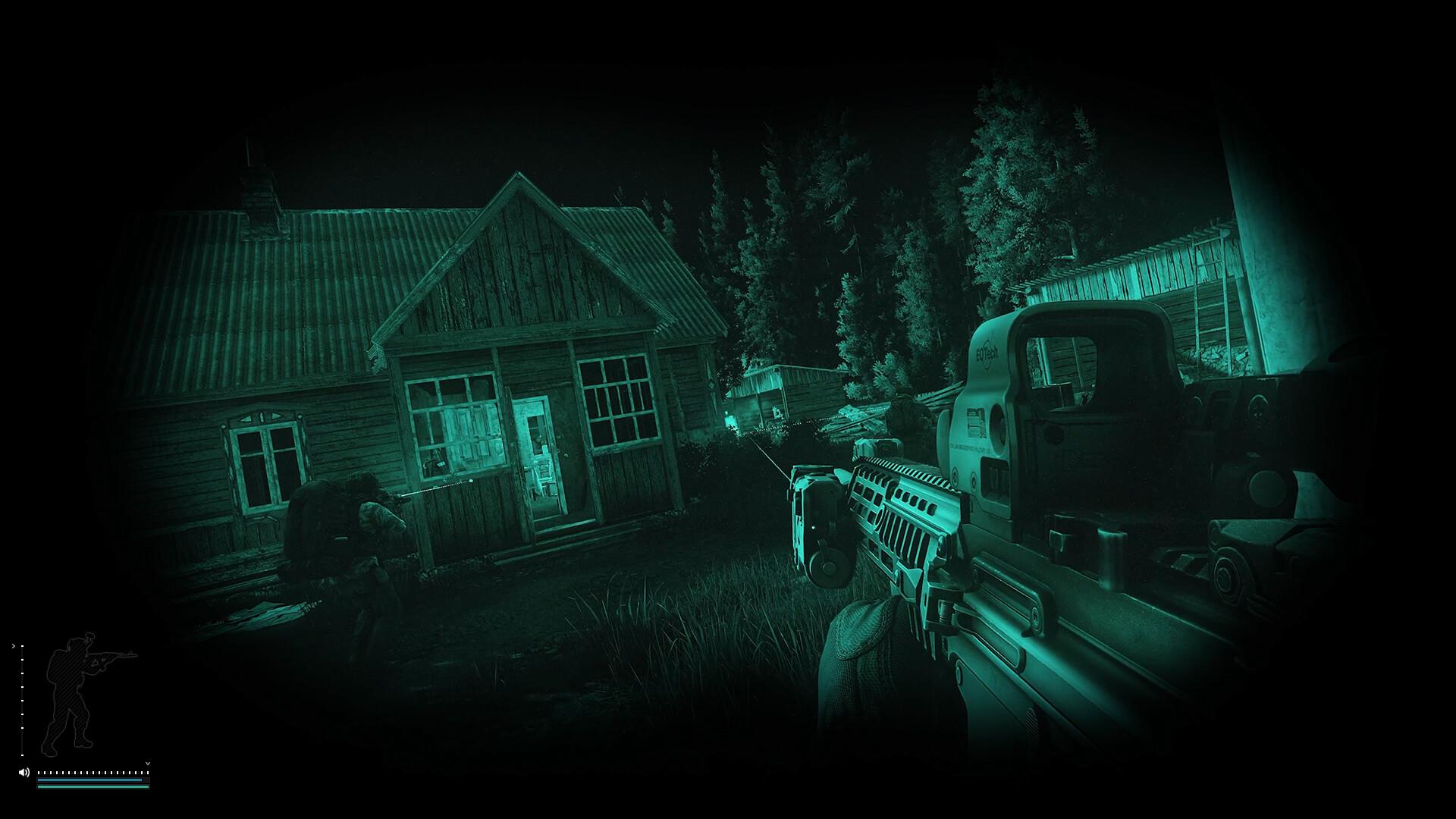Image resolution: width=1456 pixels, height=819 pixels.
Task: Click the segmented stamina tick meter
Action: [x=91, y=772]
